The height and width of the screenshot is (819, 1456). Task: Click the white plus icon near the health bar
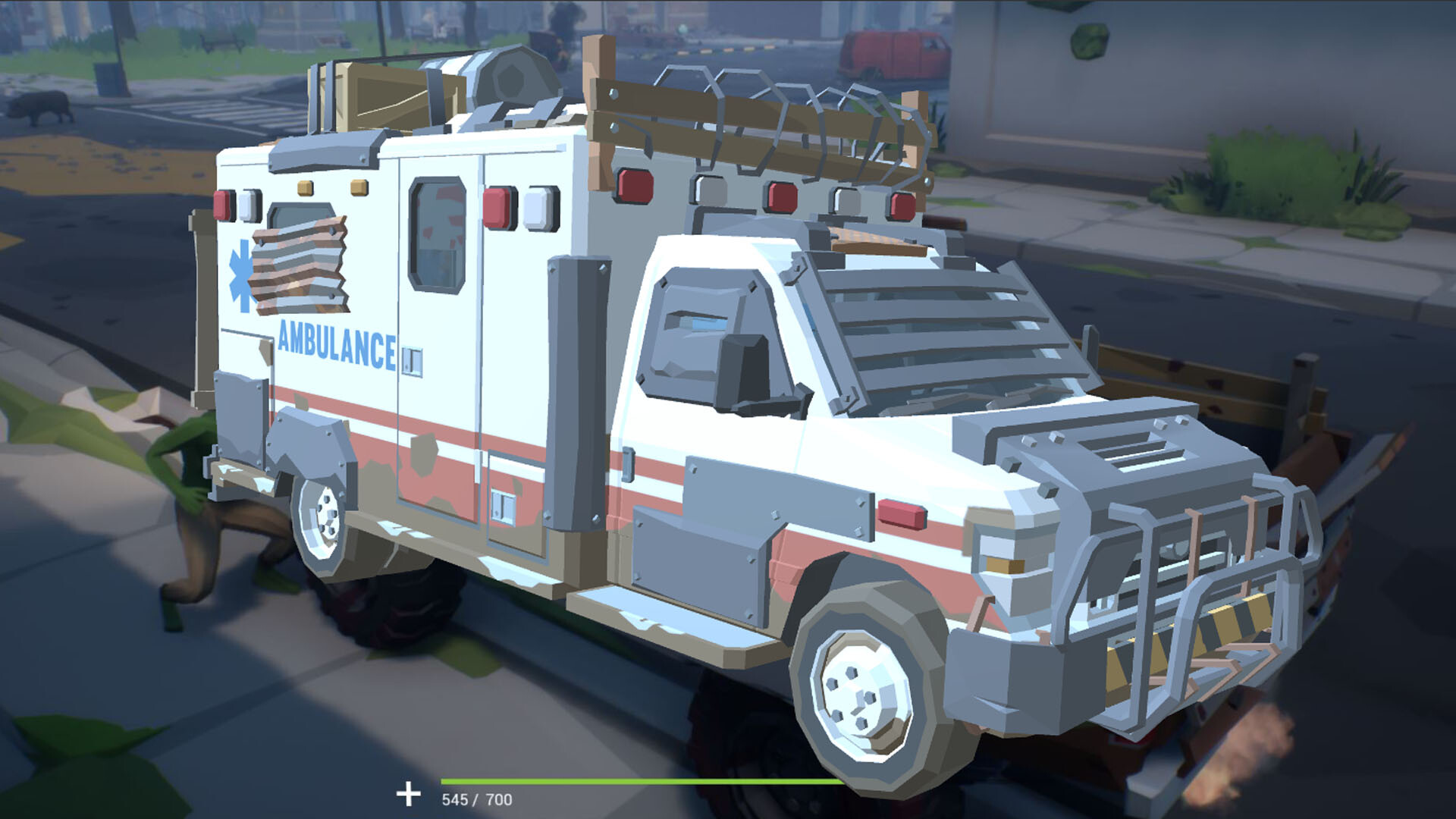coord(410,795)
